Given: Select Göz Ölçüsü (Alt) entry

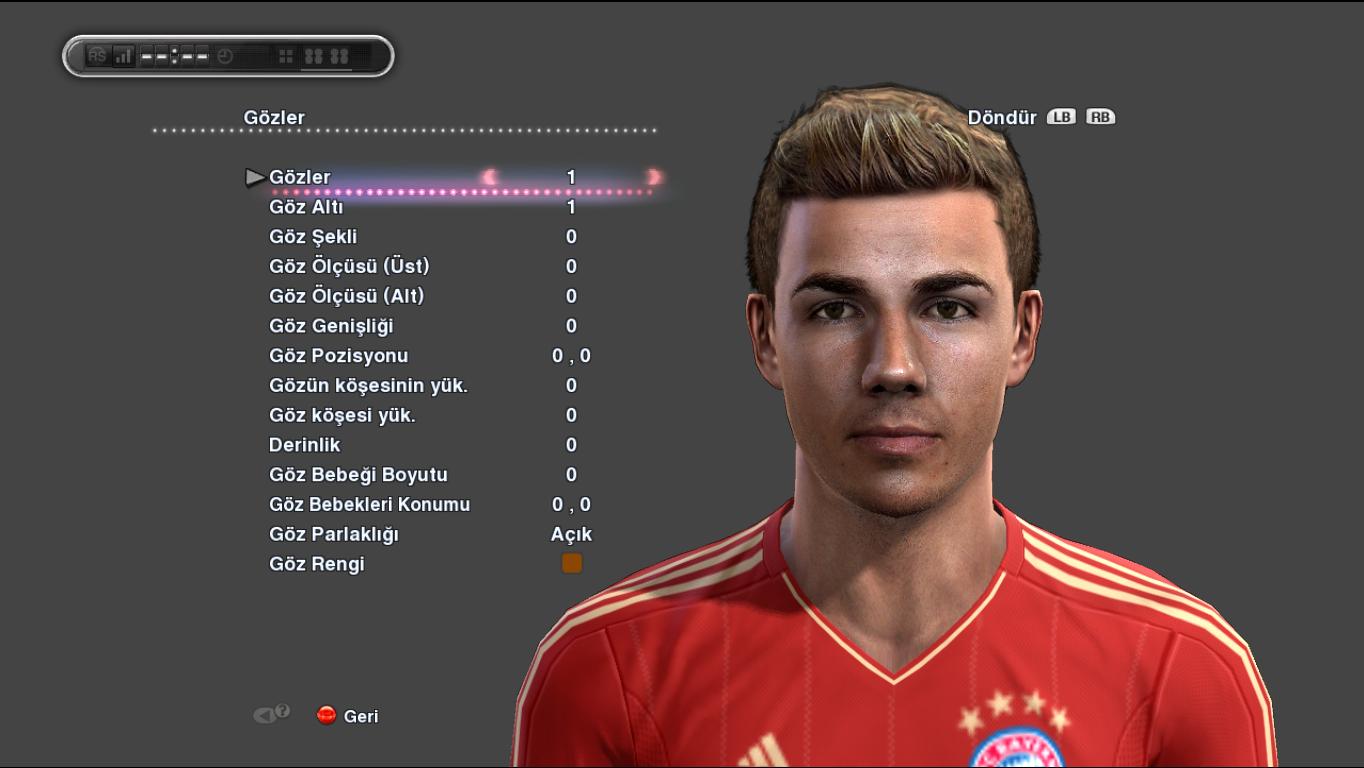Looking at the screenshot, I should click(x=347, y=297).
